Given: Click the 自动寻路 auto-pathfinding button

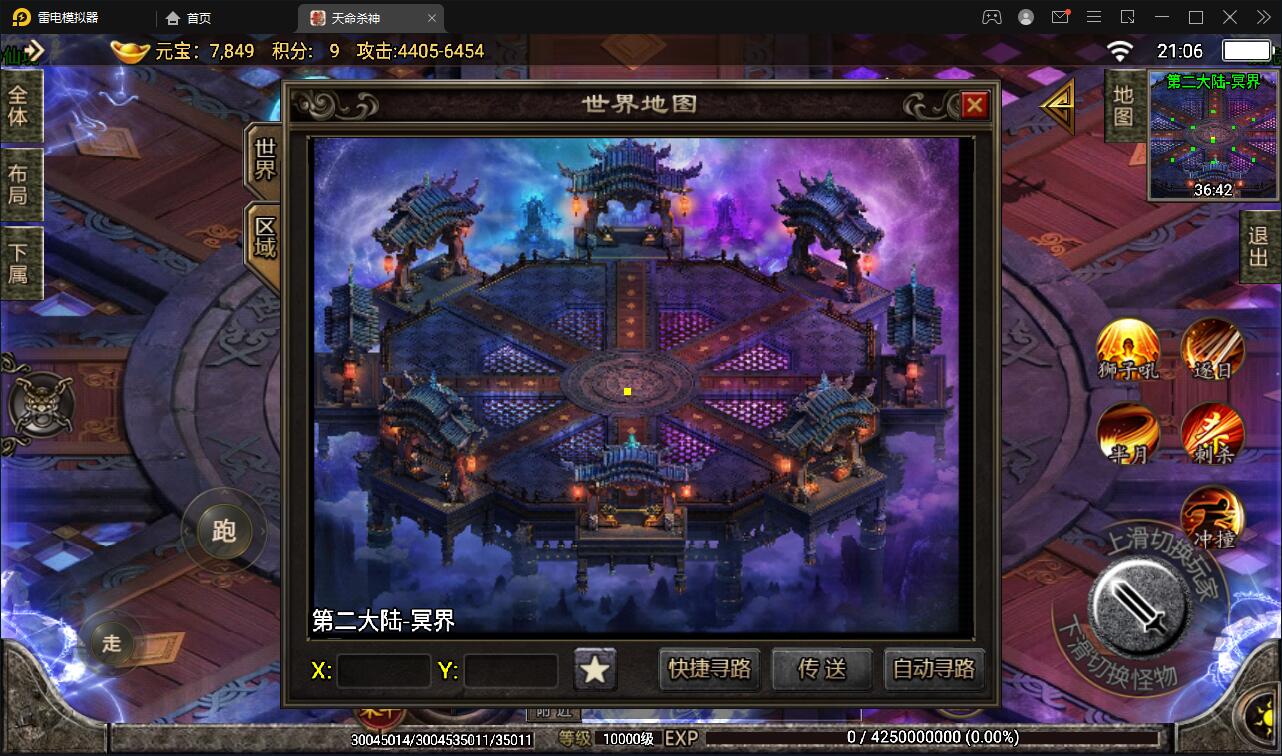Looking at the screenshot, I should point(933,670).
